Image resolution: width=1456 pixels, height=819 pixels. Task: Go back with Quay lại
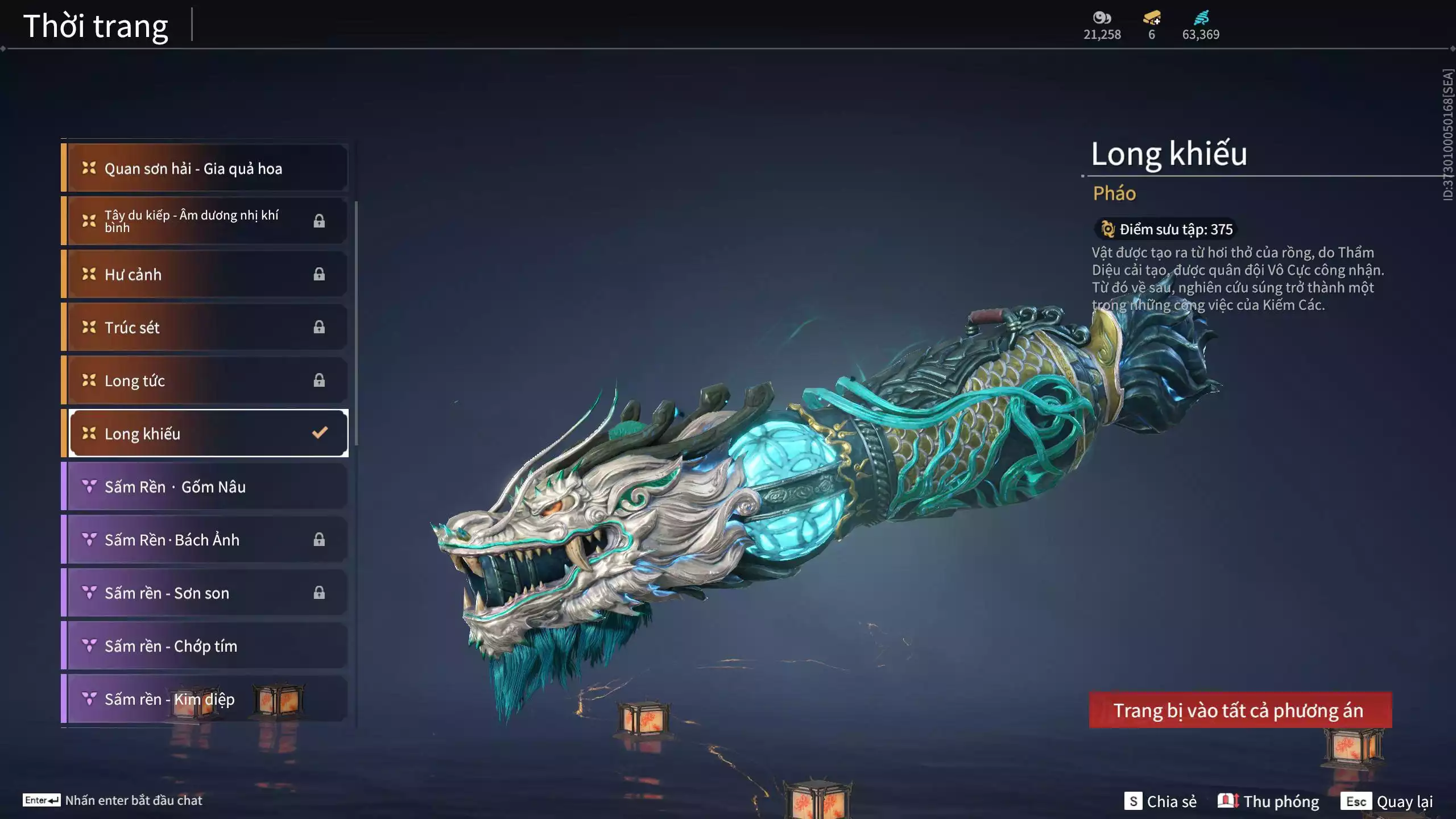click(x=1387, y=801)
